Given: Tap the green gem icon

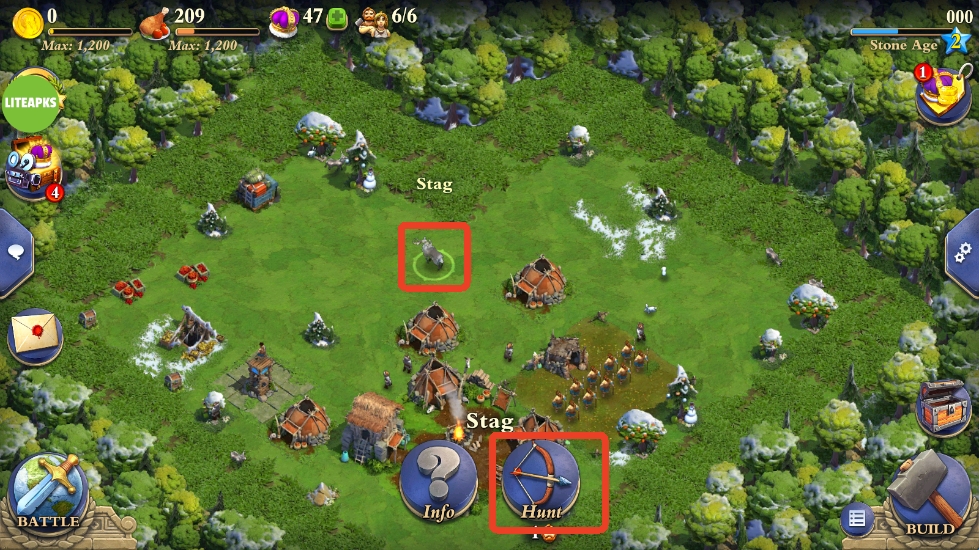Looking at the screenshot, I should point(338,19).
